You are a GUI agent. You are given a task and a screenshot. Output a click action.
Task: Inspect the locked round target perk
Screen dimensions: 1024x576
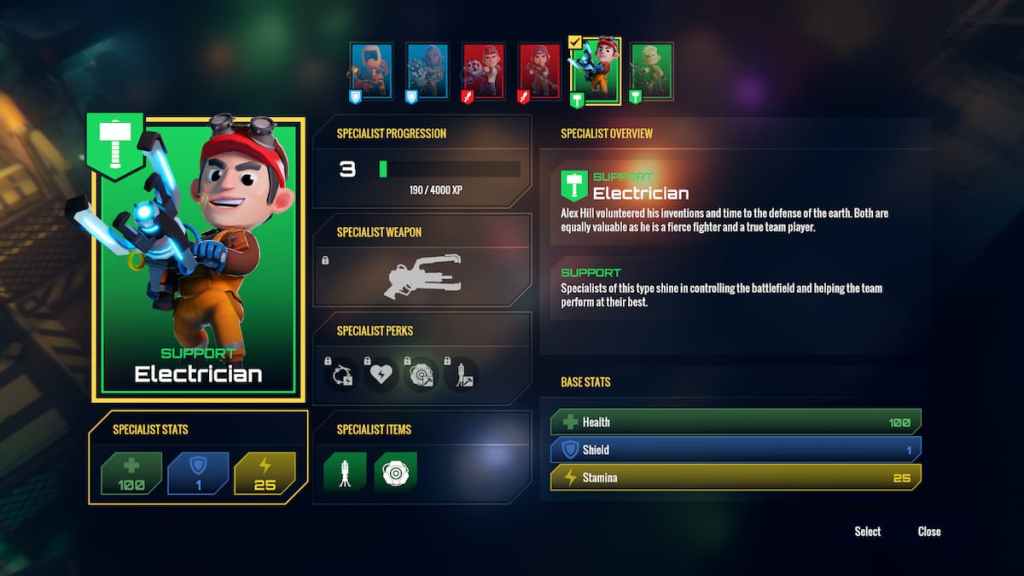pos(420,374)
